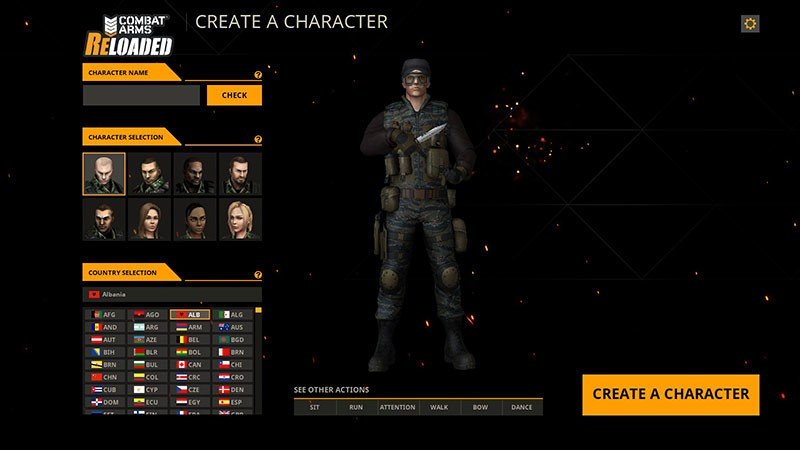
Task: Select CUB in the country list
Action: coord(105,389)
